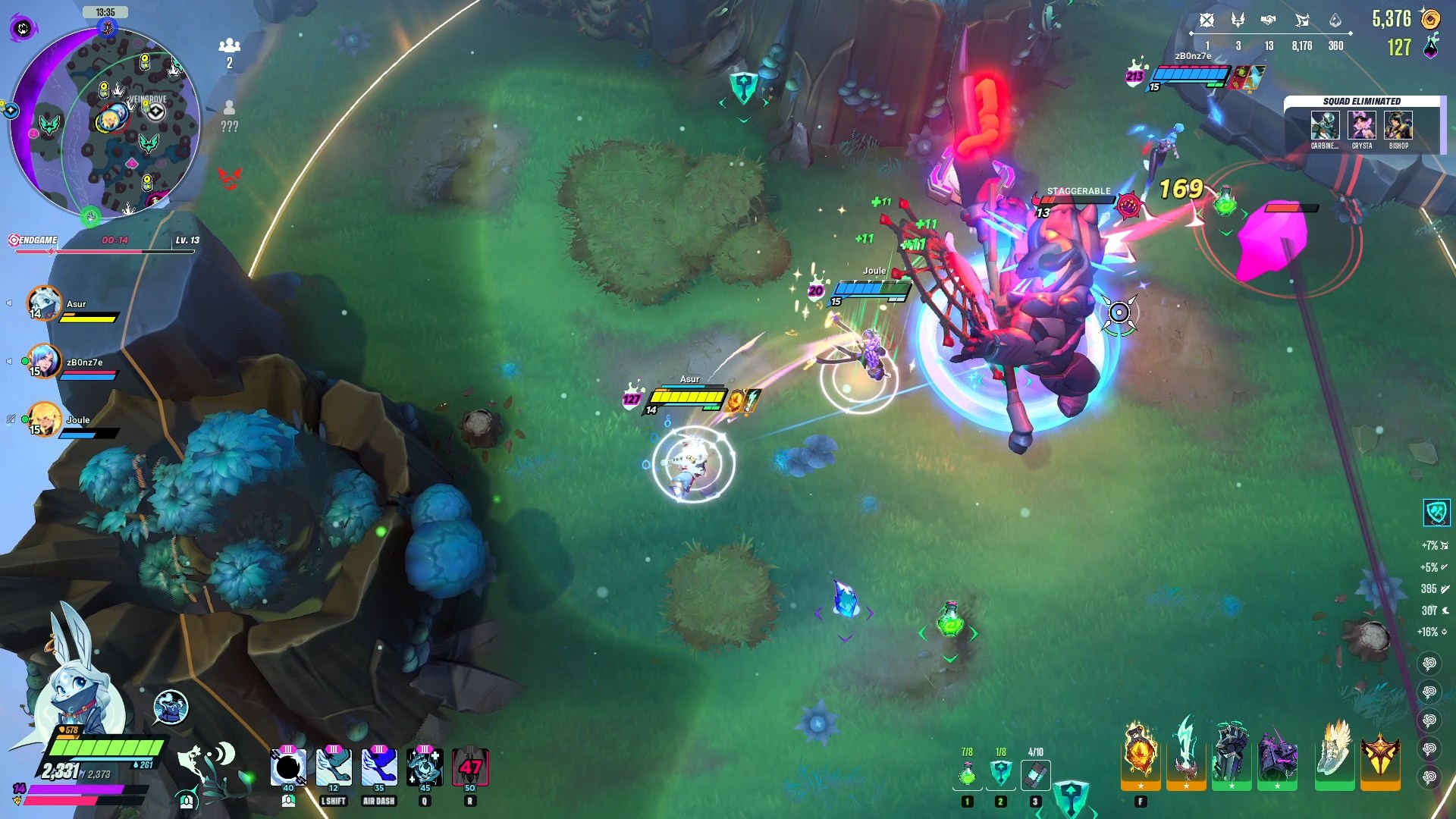Click the R ultimate on cooldown
1456x819 pixels.
pos(470,767)
